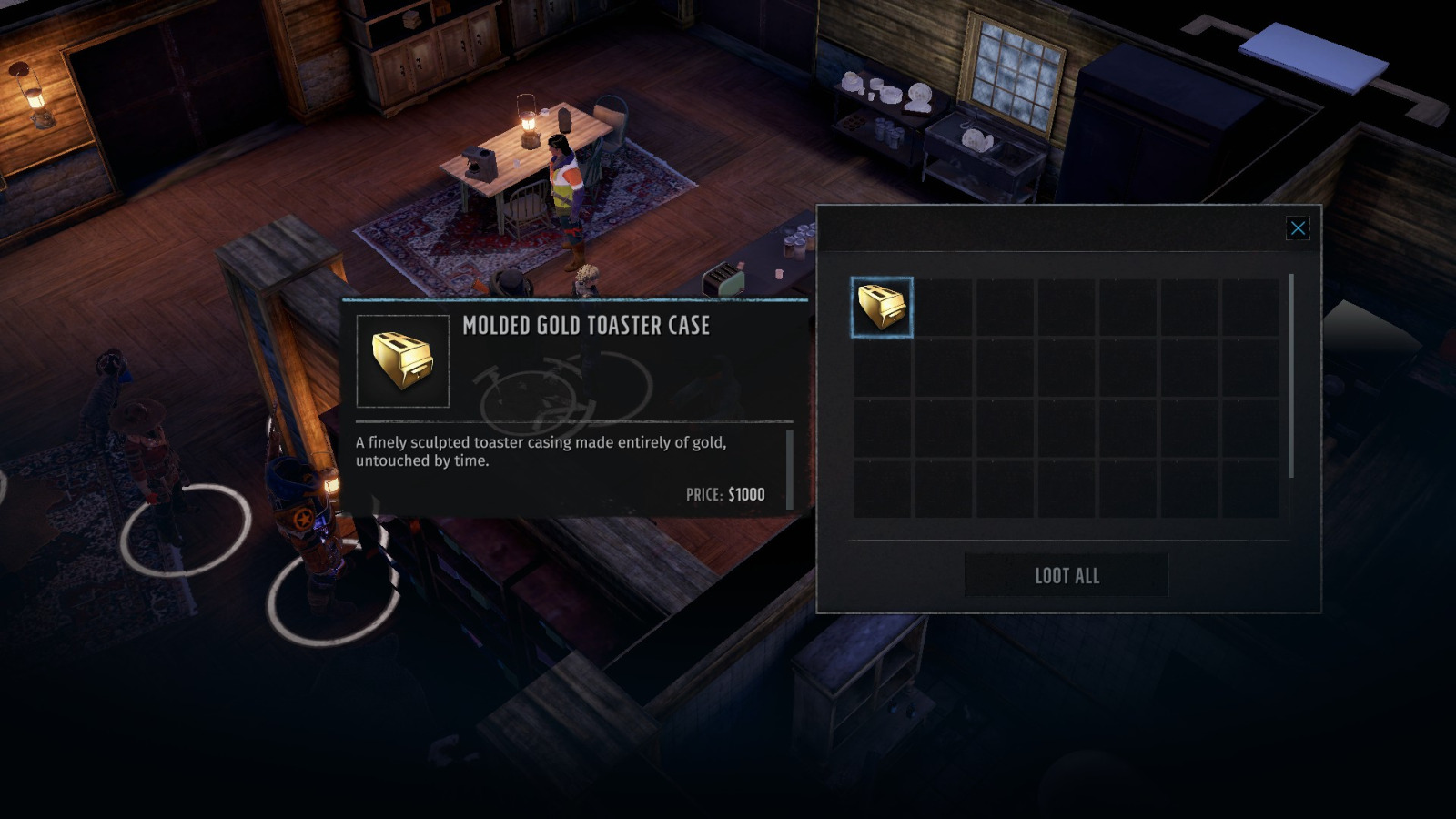Close the loot container window
This screenshot has height=819, width=1456.
click(1298, 228)
